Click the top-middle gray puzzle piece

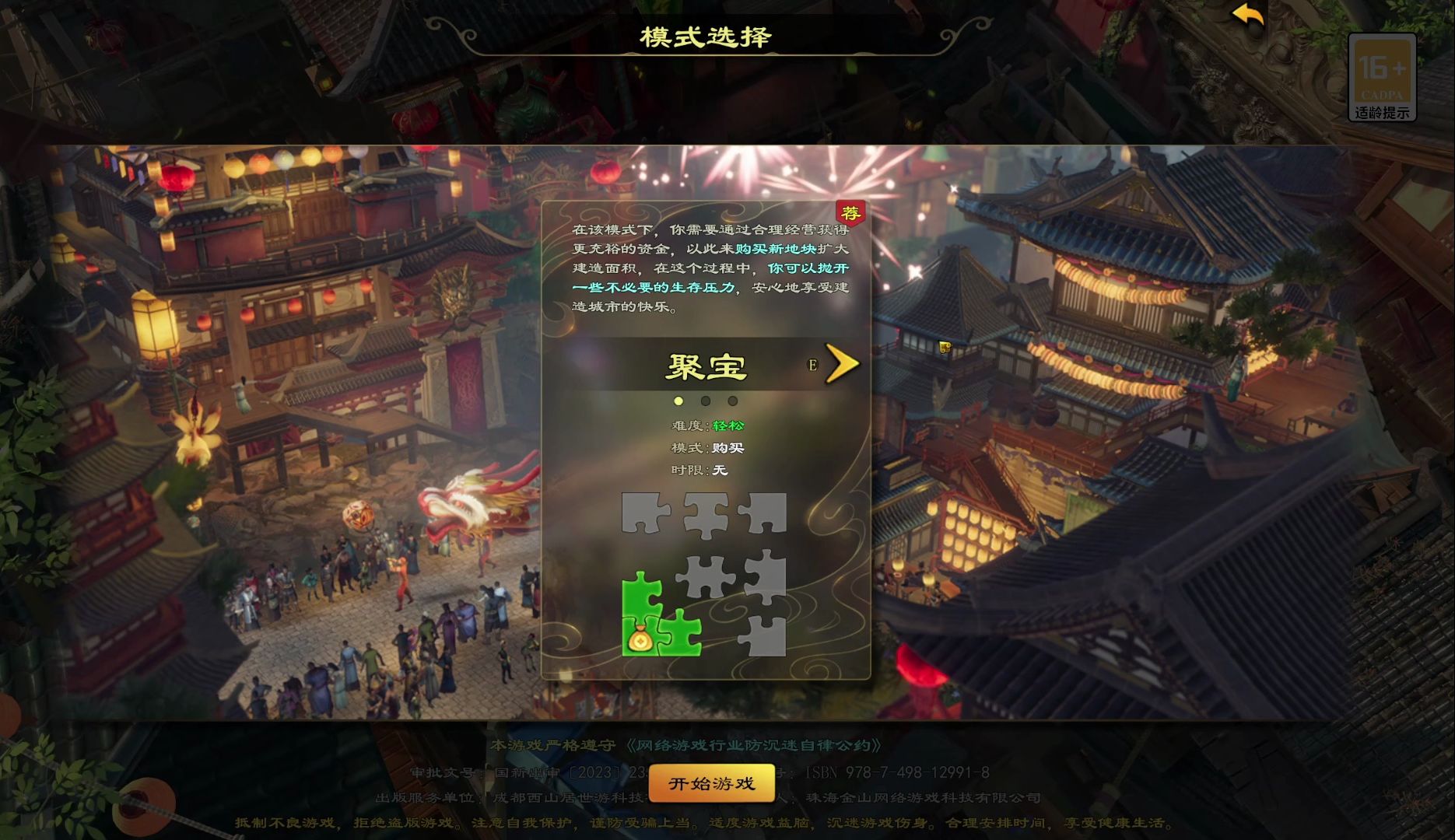(x=704, y=513)
